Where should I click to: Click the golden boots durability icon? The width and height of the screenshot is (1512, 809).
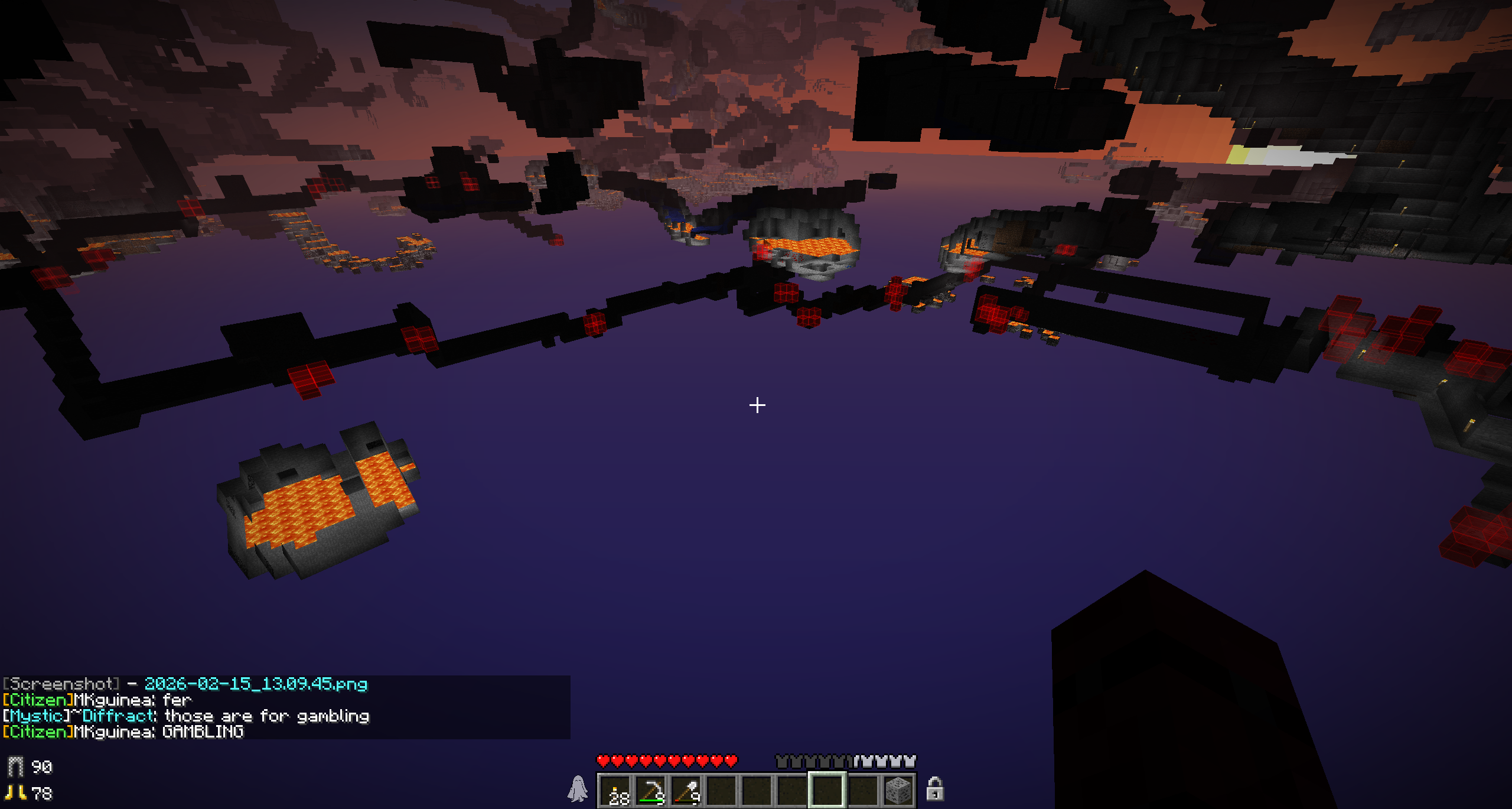[x=16, y=793]
